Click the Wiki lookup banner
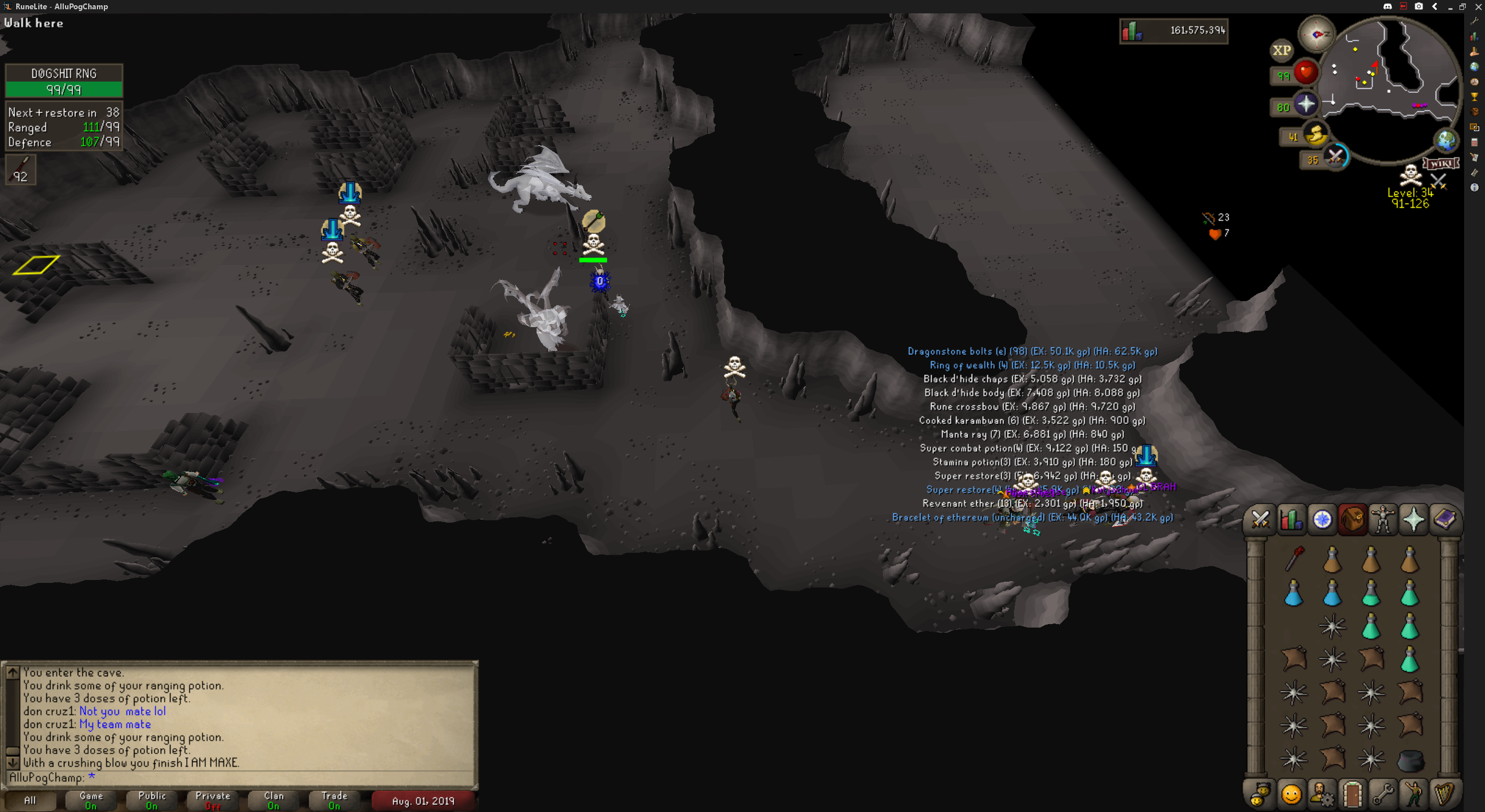Image resolution: width=1485 pixels, height=812 pixels. [1441, 164]
